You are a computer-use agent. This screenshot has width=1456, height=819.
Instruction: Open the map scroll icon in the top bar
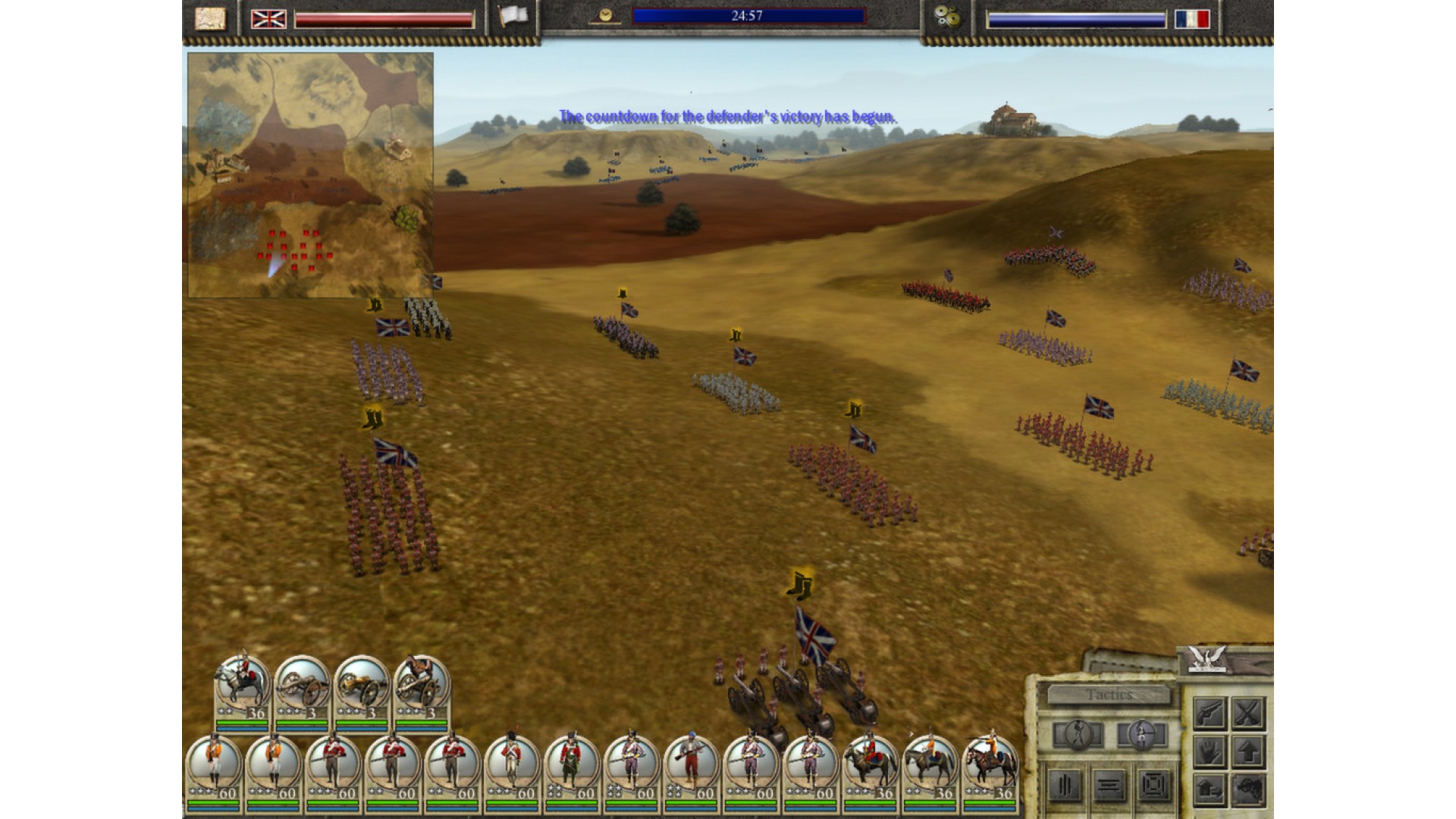click(210, 18)
